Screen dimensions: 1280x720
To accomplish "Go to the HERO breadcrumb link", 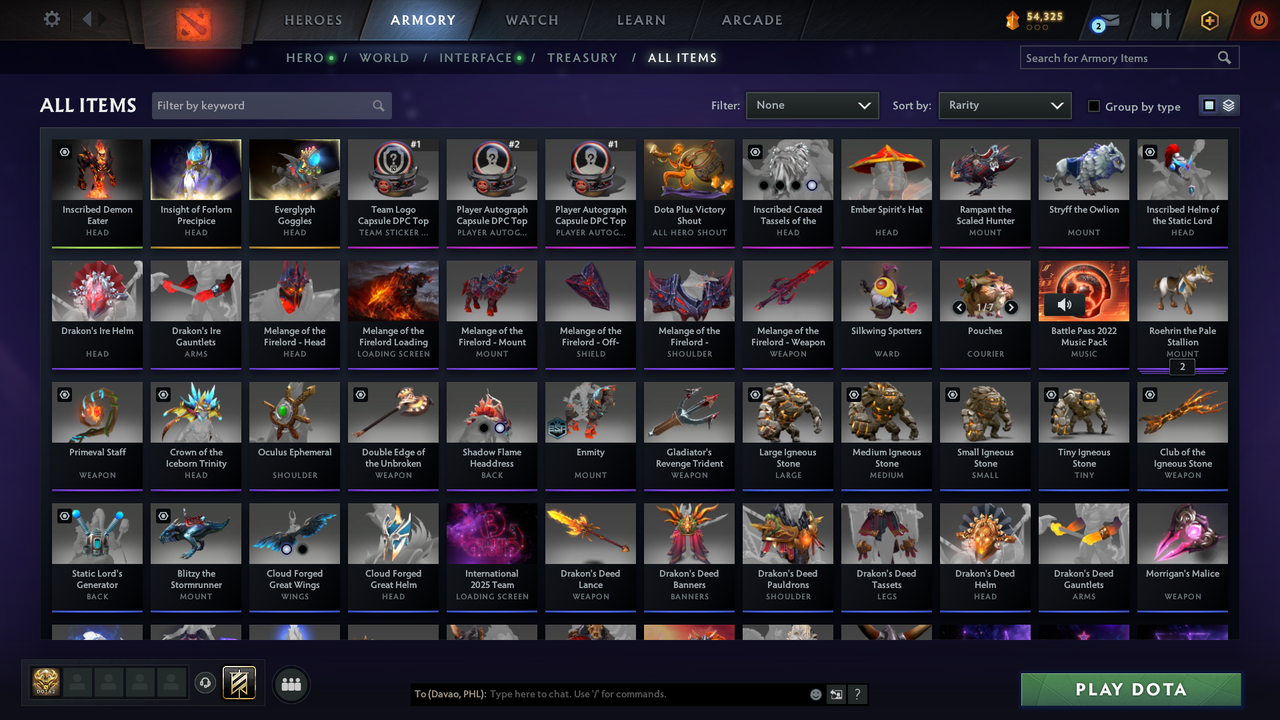I will [x=303, y=58].
